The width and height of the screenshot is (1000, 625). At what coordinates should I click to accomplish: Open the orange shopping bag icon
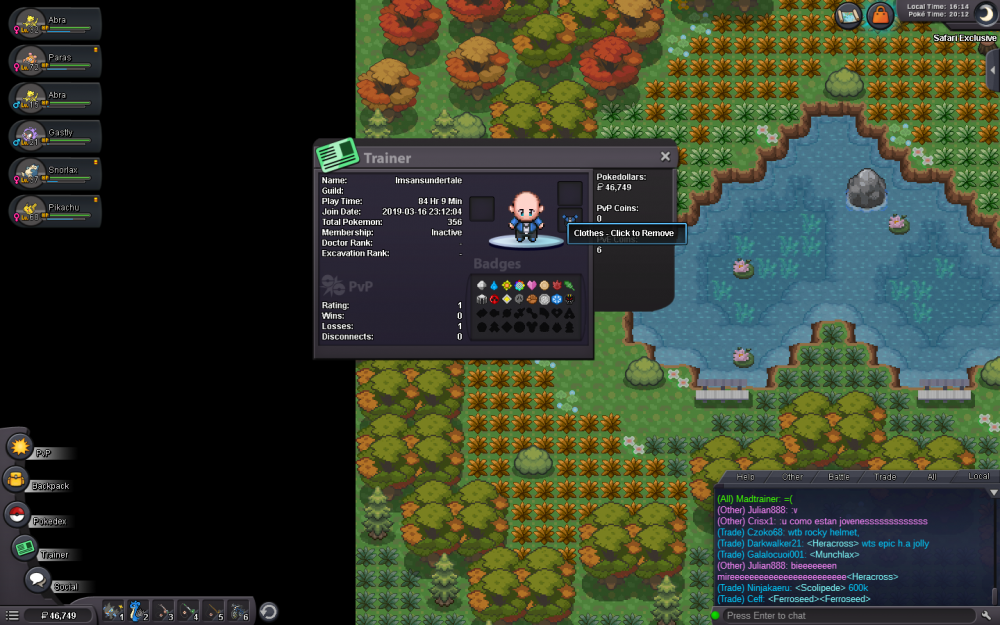(879, 15)
